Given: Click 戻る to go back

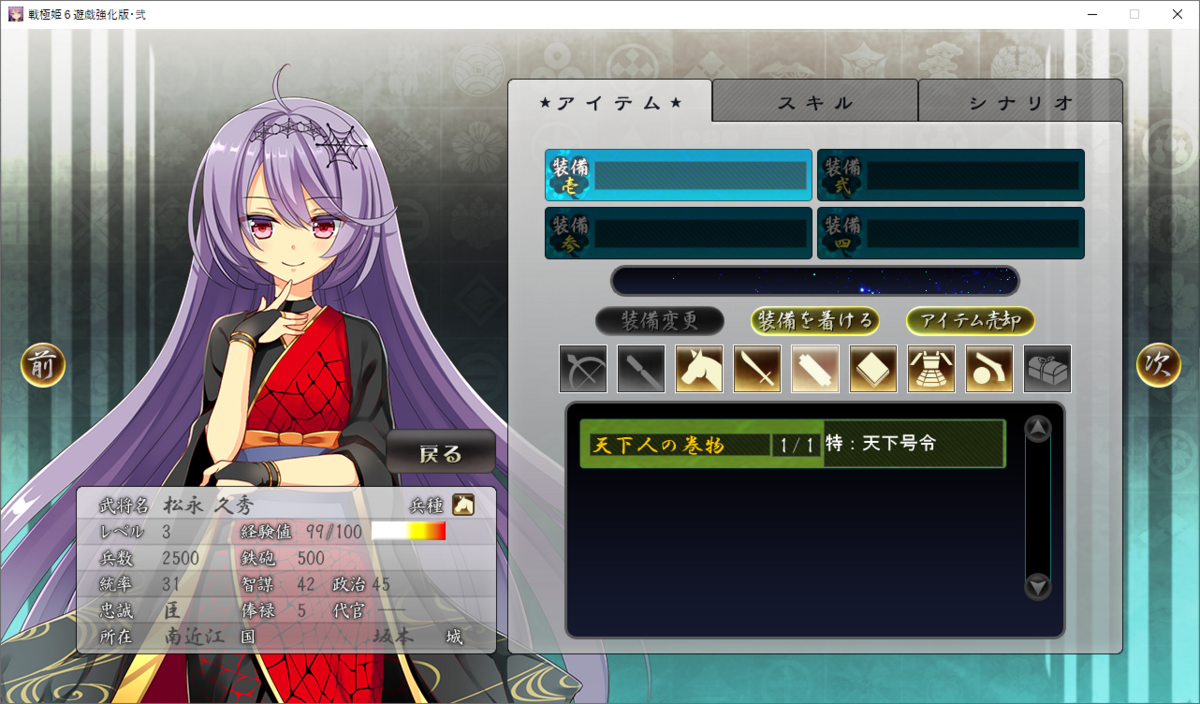Looking at the screenshot, I should [x=440, y=454].
